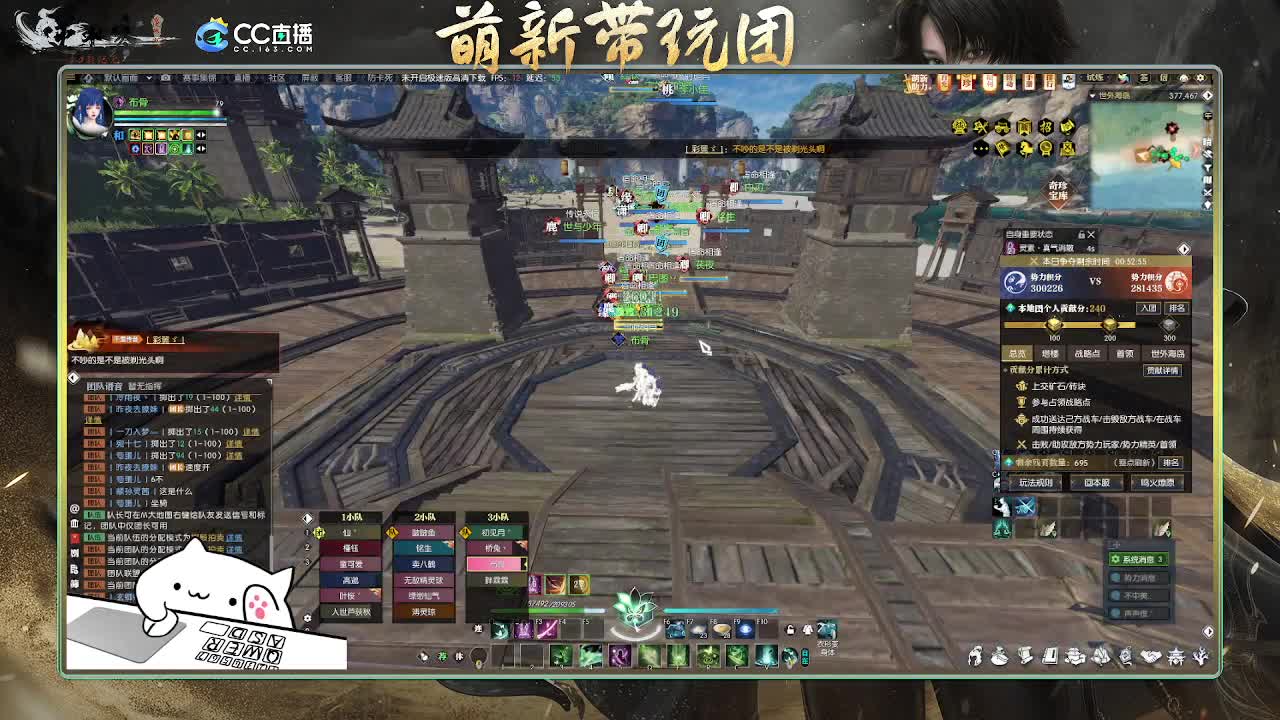The height and width of the screenshot is (720, 1280).
Task: Click the flag hexagonal icon
Action: coord(1002,148)
